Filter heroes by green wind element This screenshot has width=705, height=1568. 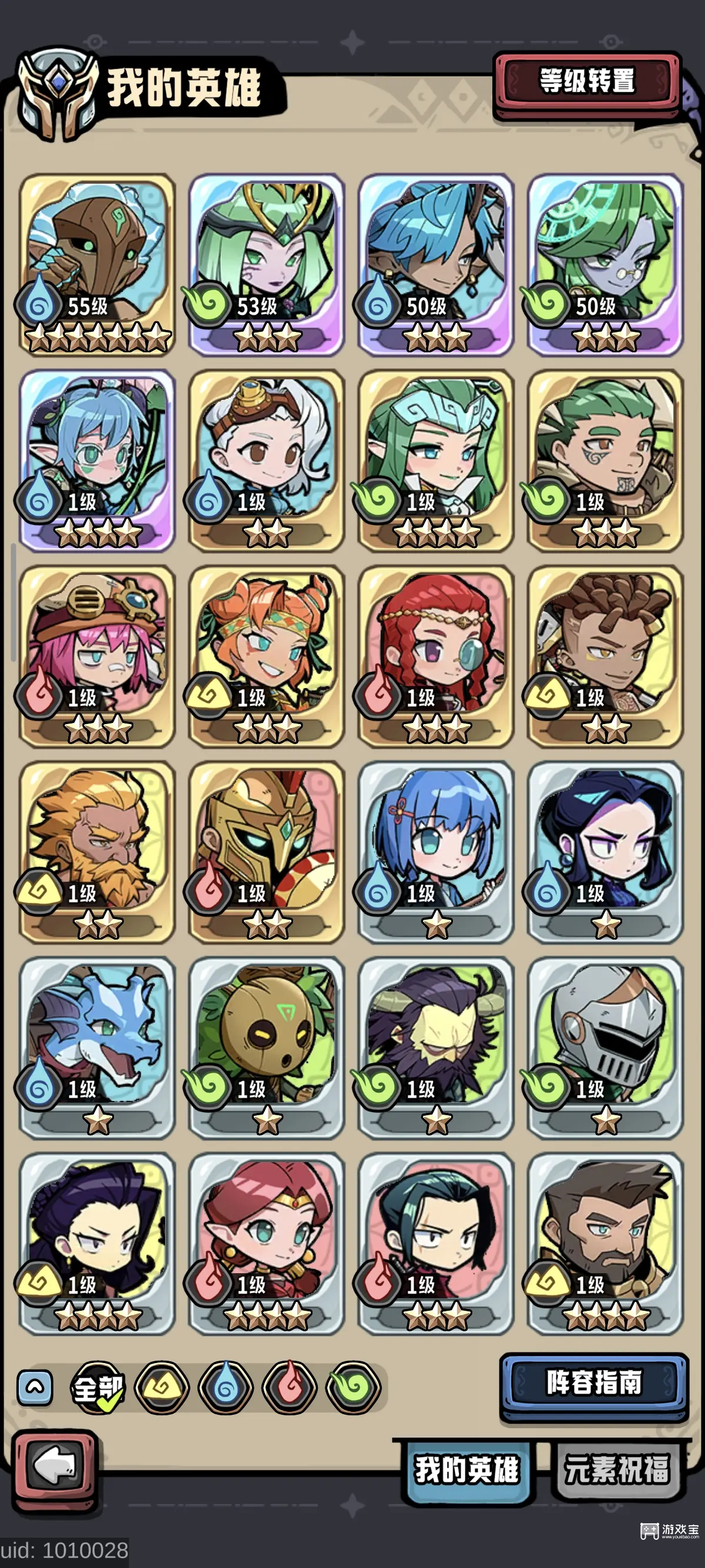click(354, 1388)
